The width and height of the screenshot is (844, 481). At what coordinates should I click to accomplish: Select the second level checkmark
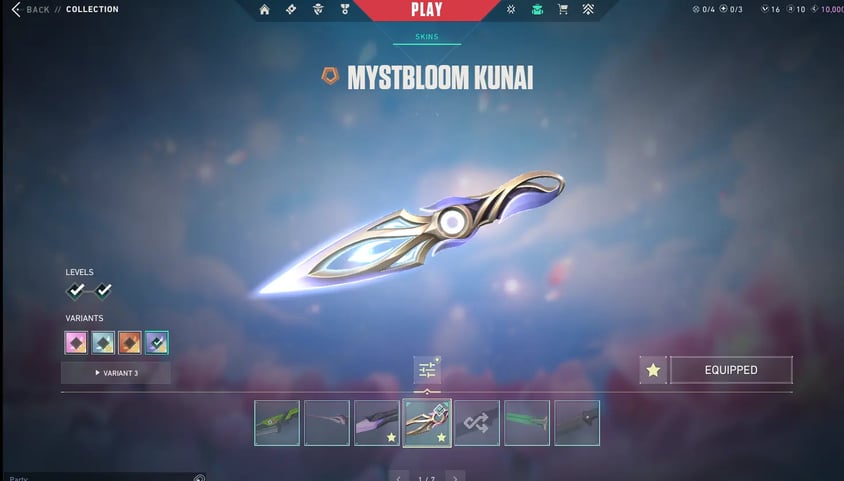pyautogui.click(x=103, y=290)
